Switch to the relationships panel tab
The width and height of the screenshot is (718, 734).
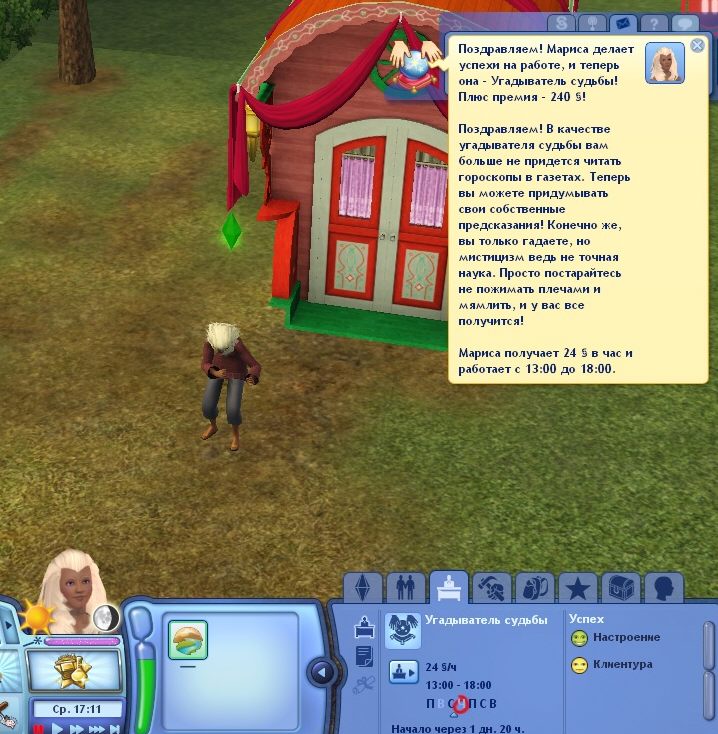coord(405,586)
